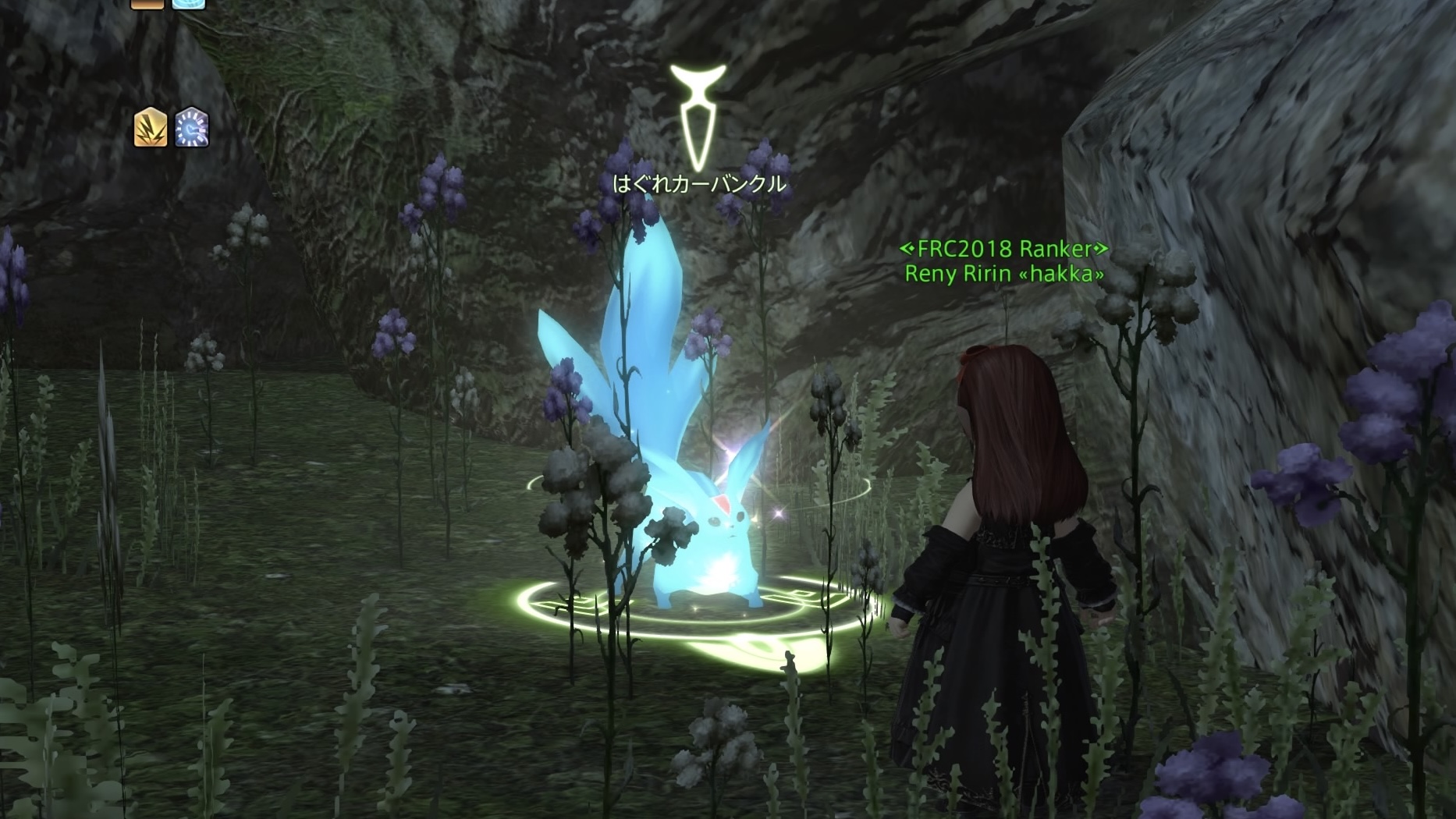
Task: Click the はぐれカーバンクル name label
Action: pyautogui.click(x=701, y=185)
